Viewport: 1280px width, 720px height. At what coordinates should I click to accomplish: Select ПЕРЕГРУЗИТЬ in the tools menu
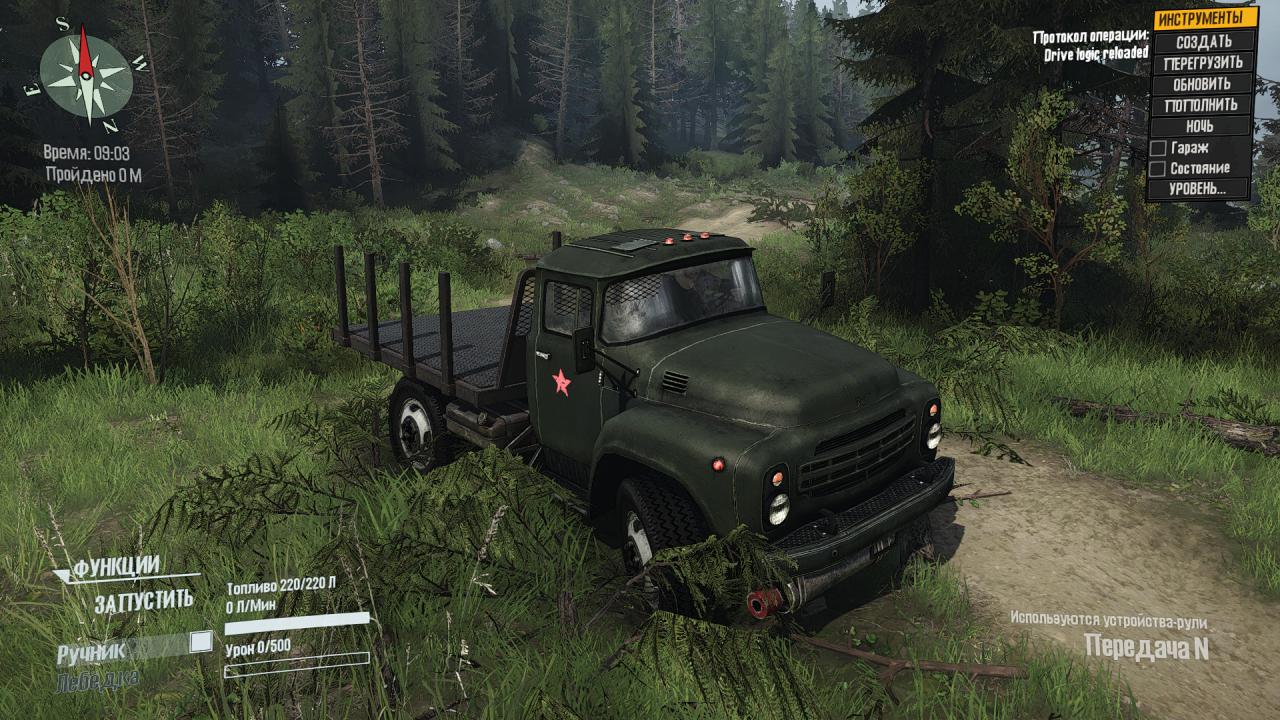[1203, 63]
